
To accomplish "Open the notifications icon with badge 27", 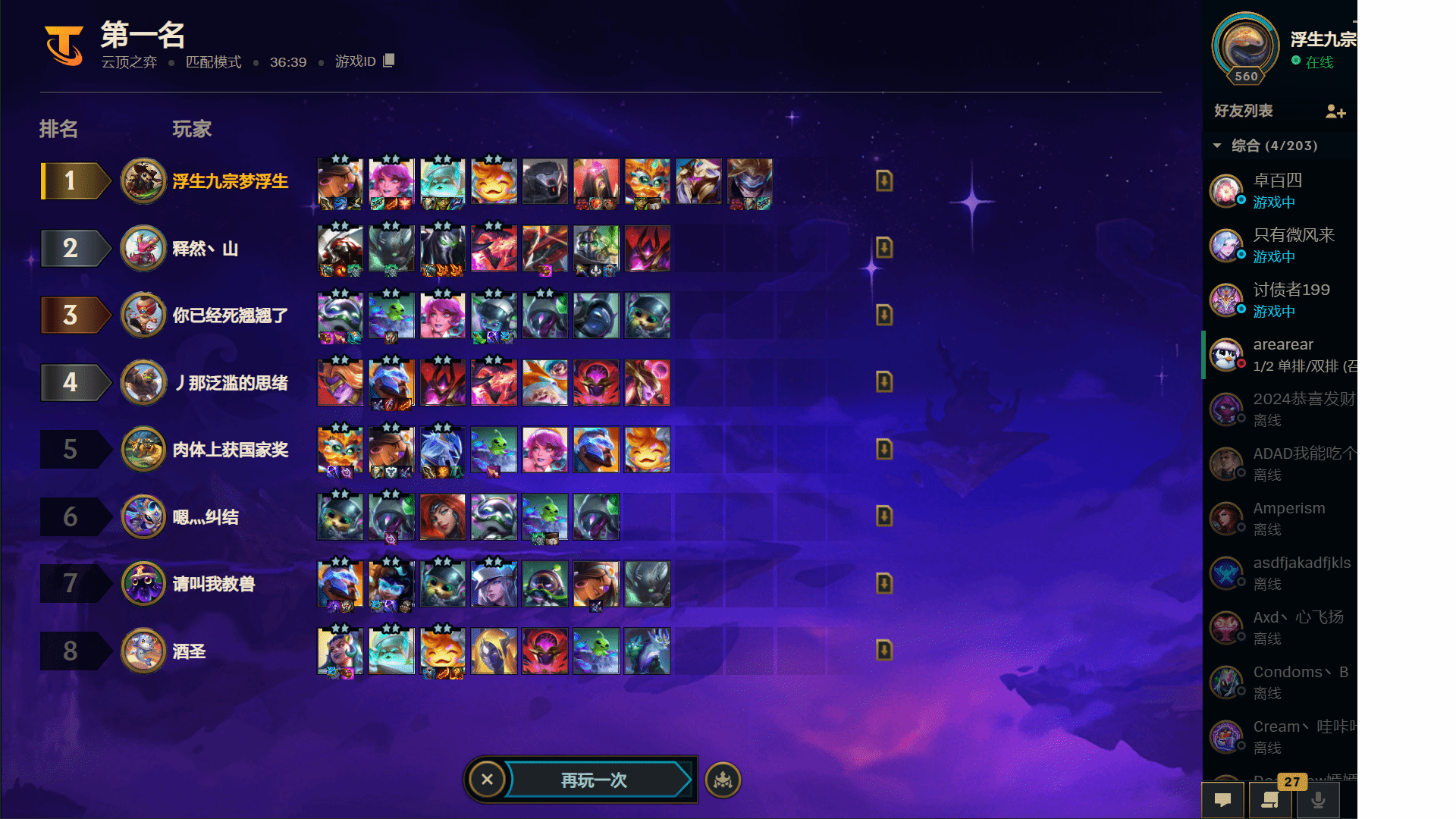I will coord(1270,800).
